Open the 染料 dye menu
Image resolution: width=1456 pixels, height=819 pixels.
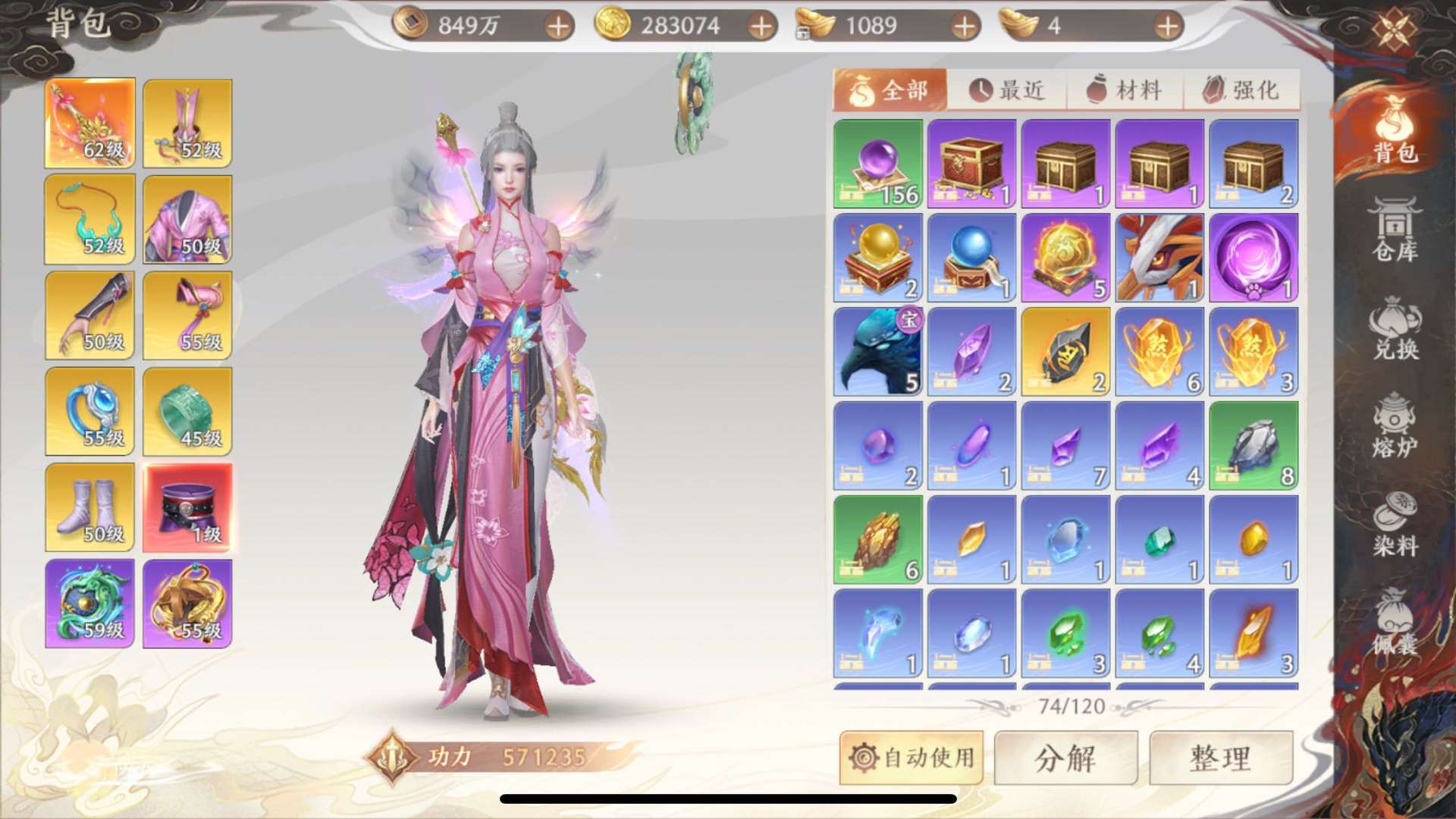click(x=1395, y=524)
